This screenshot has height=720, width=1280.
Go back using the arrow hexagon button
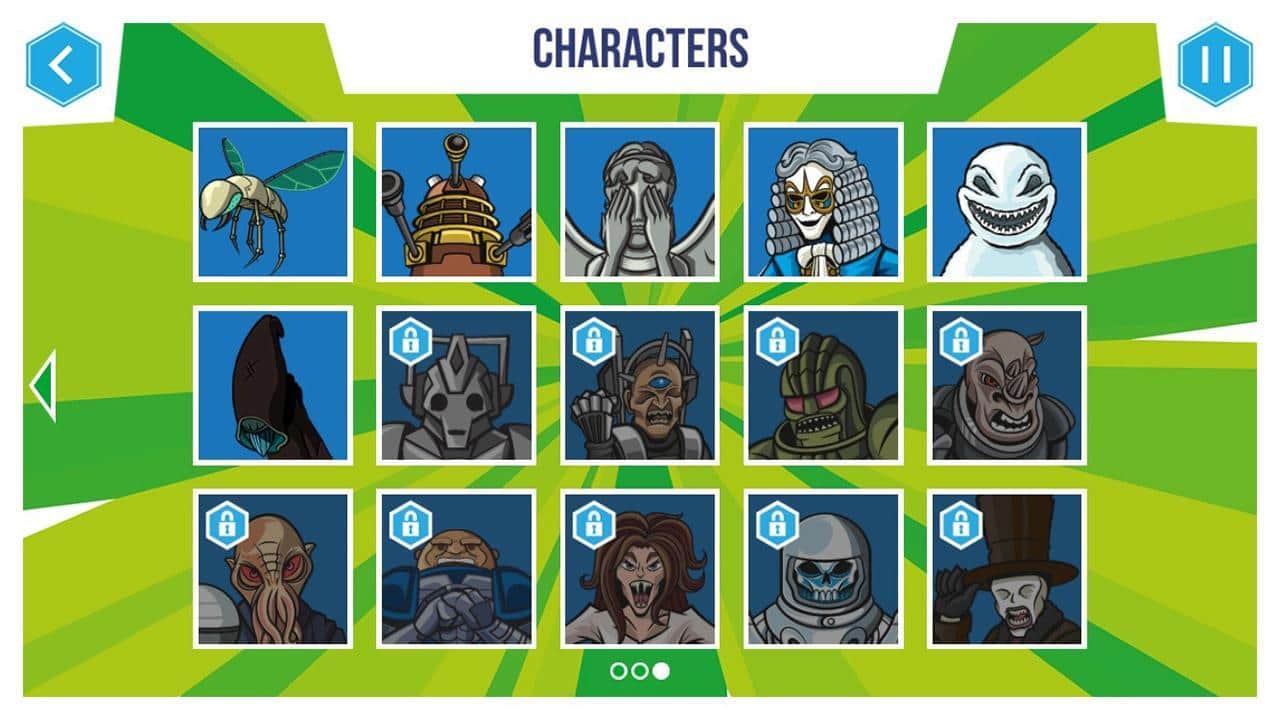coord(63,65)
